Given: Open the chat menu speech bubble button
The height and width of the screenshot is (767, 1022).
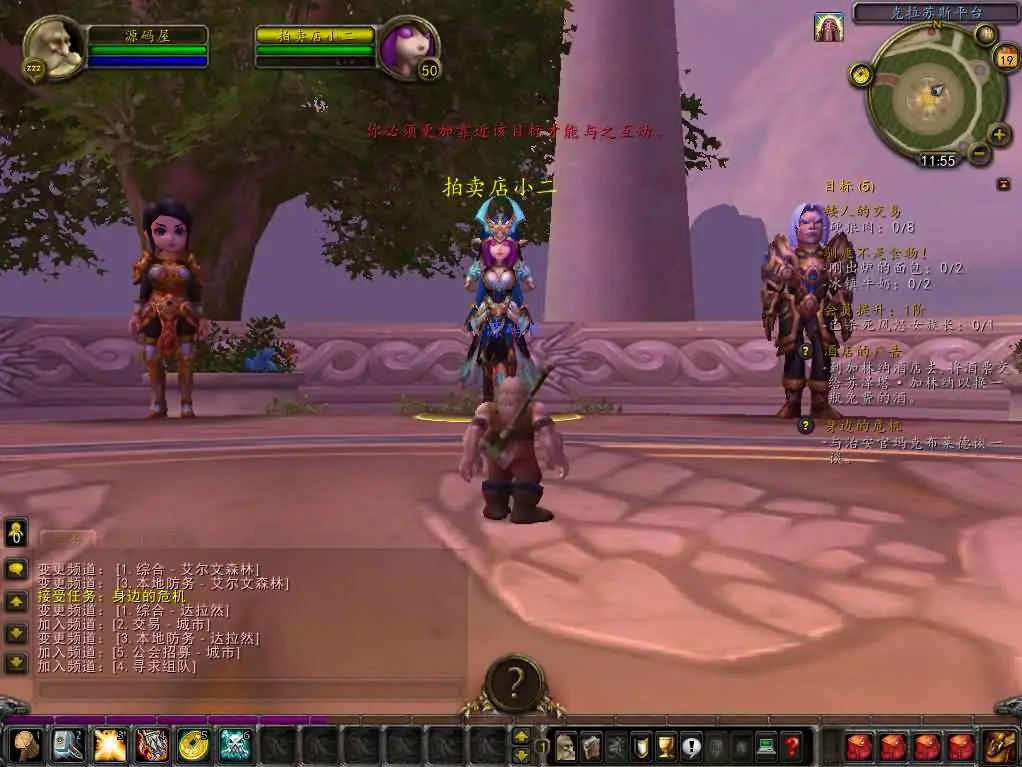Looking at the screenshot, I should tap(17, 569).
